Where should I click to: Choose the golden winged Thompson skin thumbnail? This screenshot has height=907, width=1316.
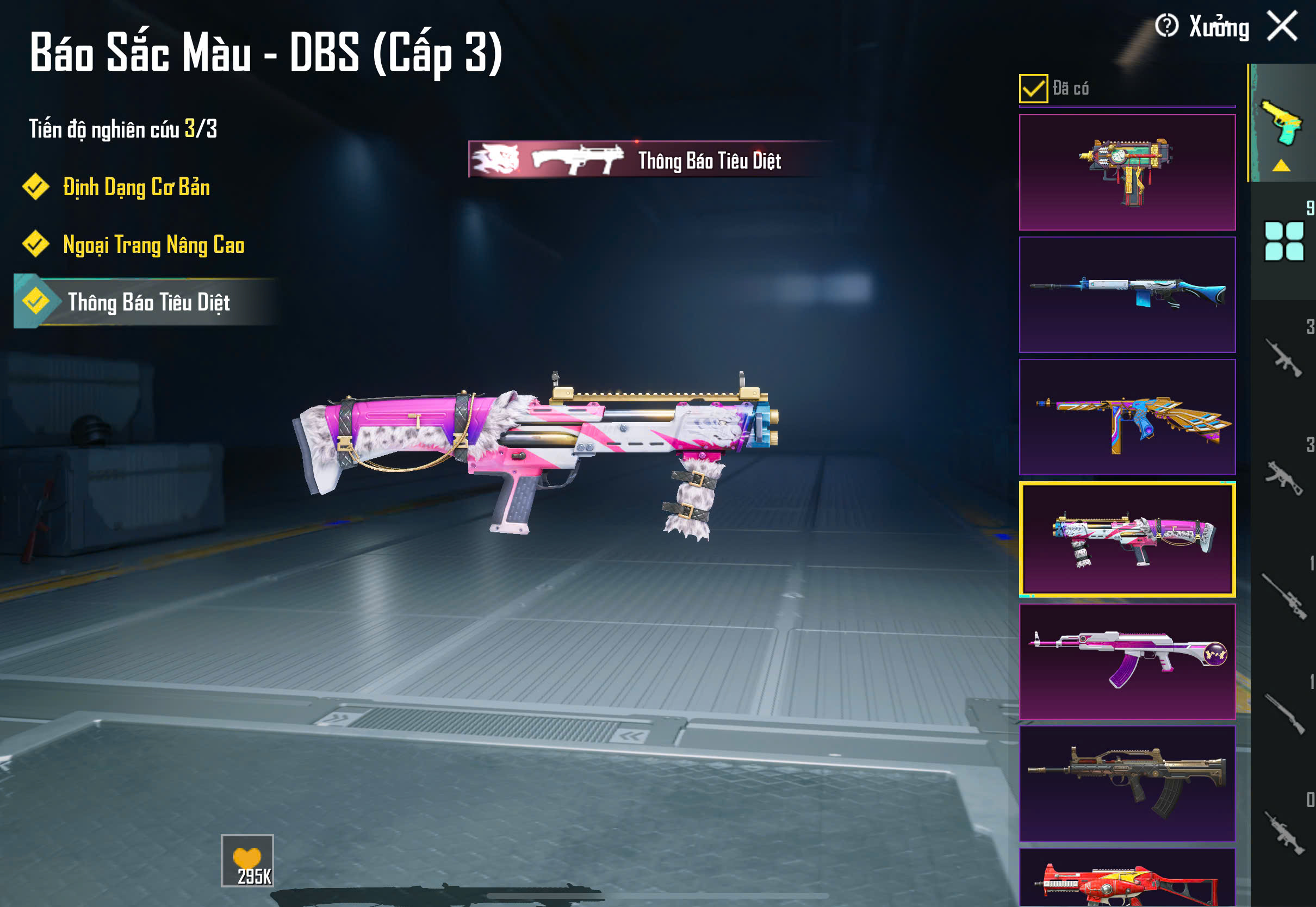tap(1127, 417)
